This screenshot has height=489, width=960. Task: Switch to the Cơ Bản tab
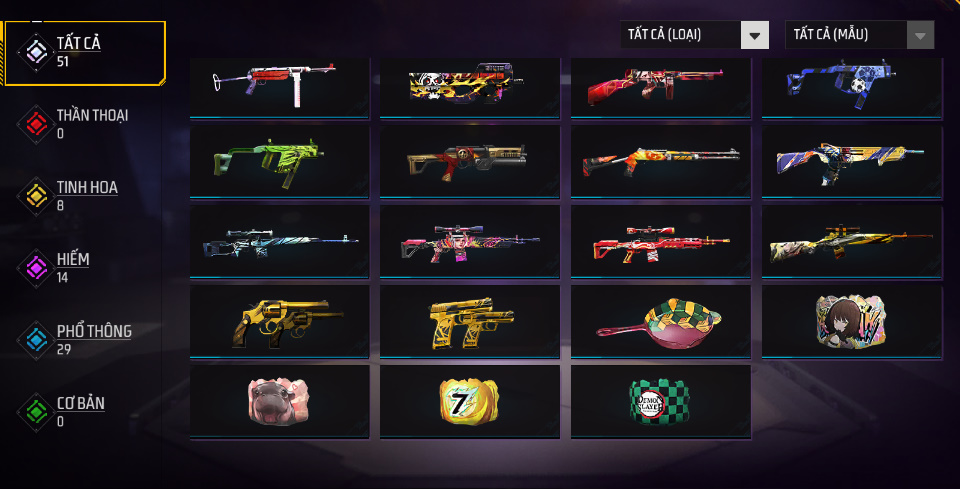pos(84,410)
